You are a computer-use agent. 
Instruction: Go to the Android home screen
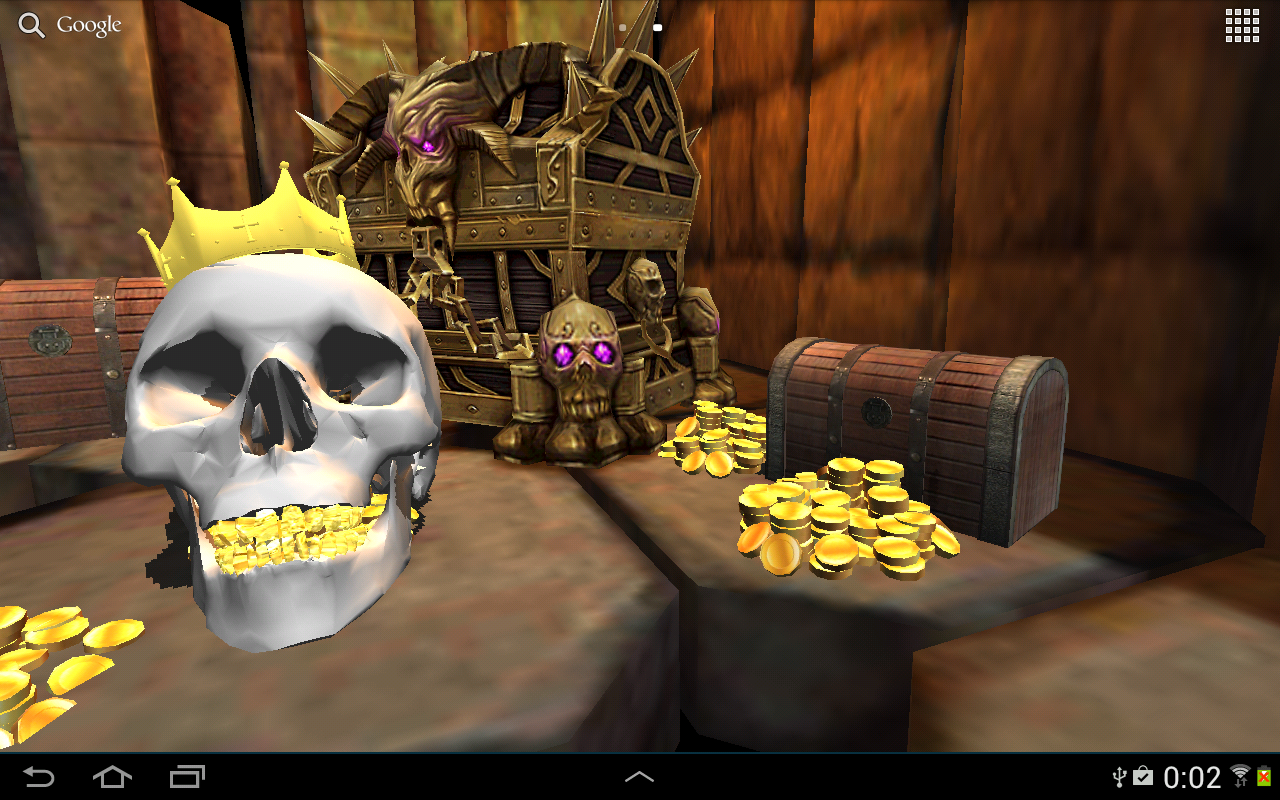pos(112,776)
